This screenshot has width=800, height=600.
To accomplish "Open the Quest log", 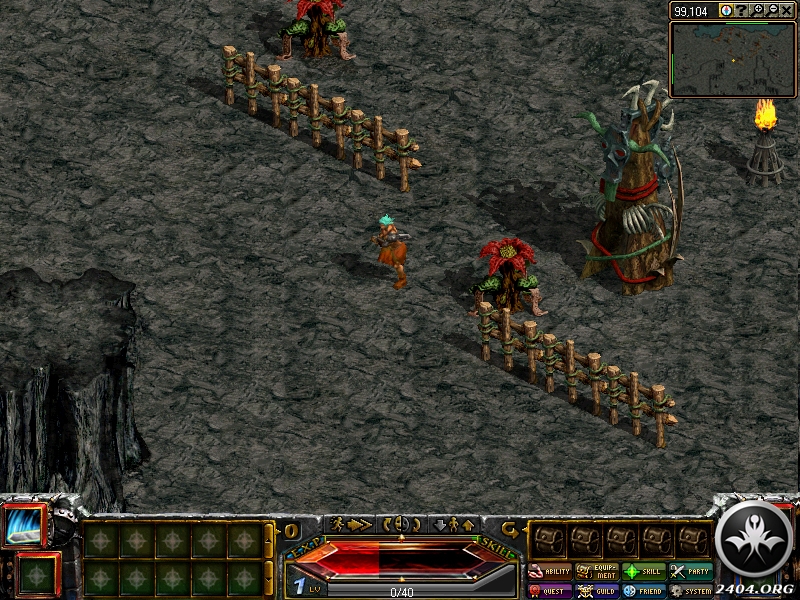I will [549, 591].
